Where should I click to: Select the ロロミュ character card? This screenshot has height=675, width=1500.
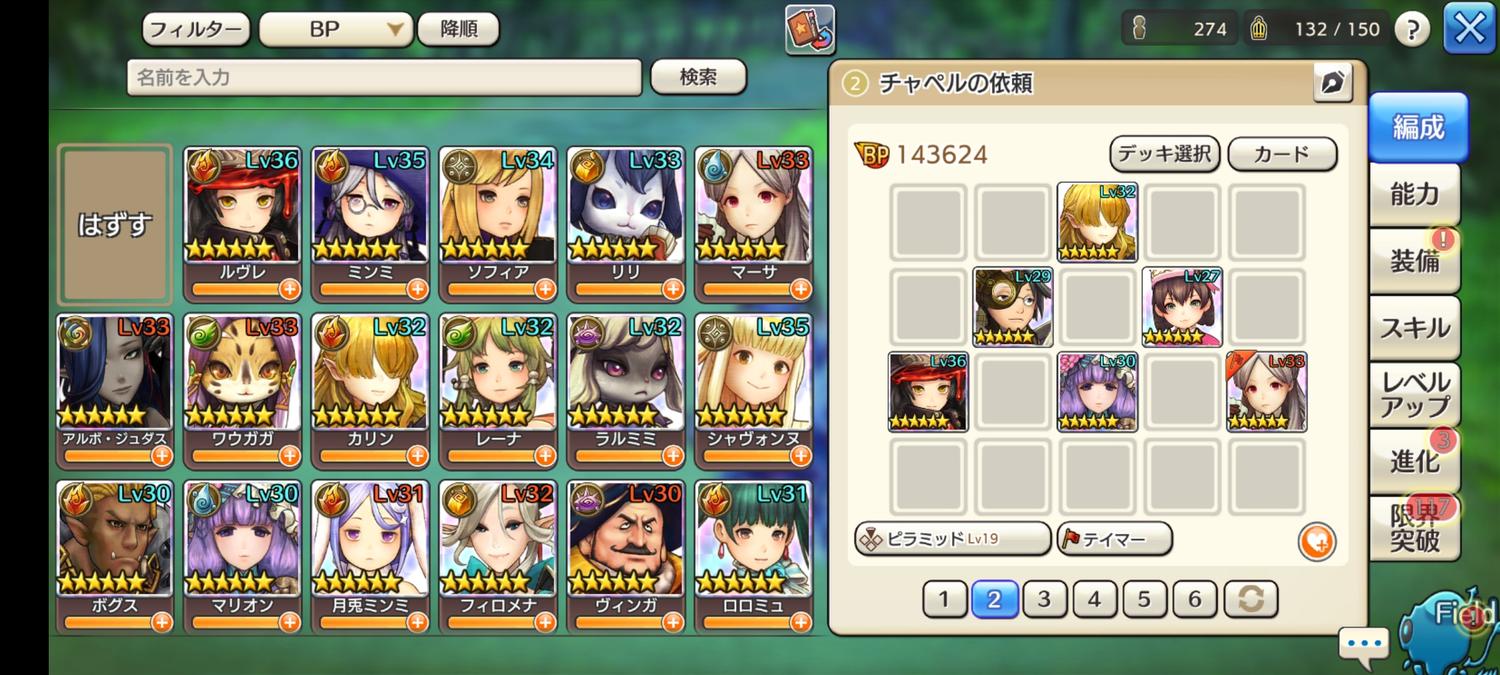click(754, 555)
